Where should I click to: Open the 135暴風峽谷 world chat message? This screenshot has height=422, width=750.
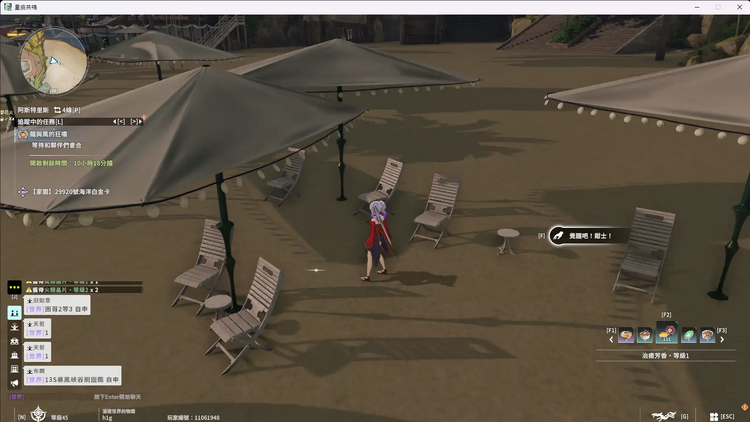coord(75,380)
